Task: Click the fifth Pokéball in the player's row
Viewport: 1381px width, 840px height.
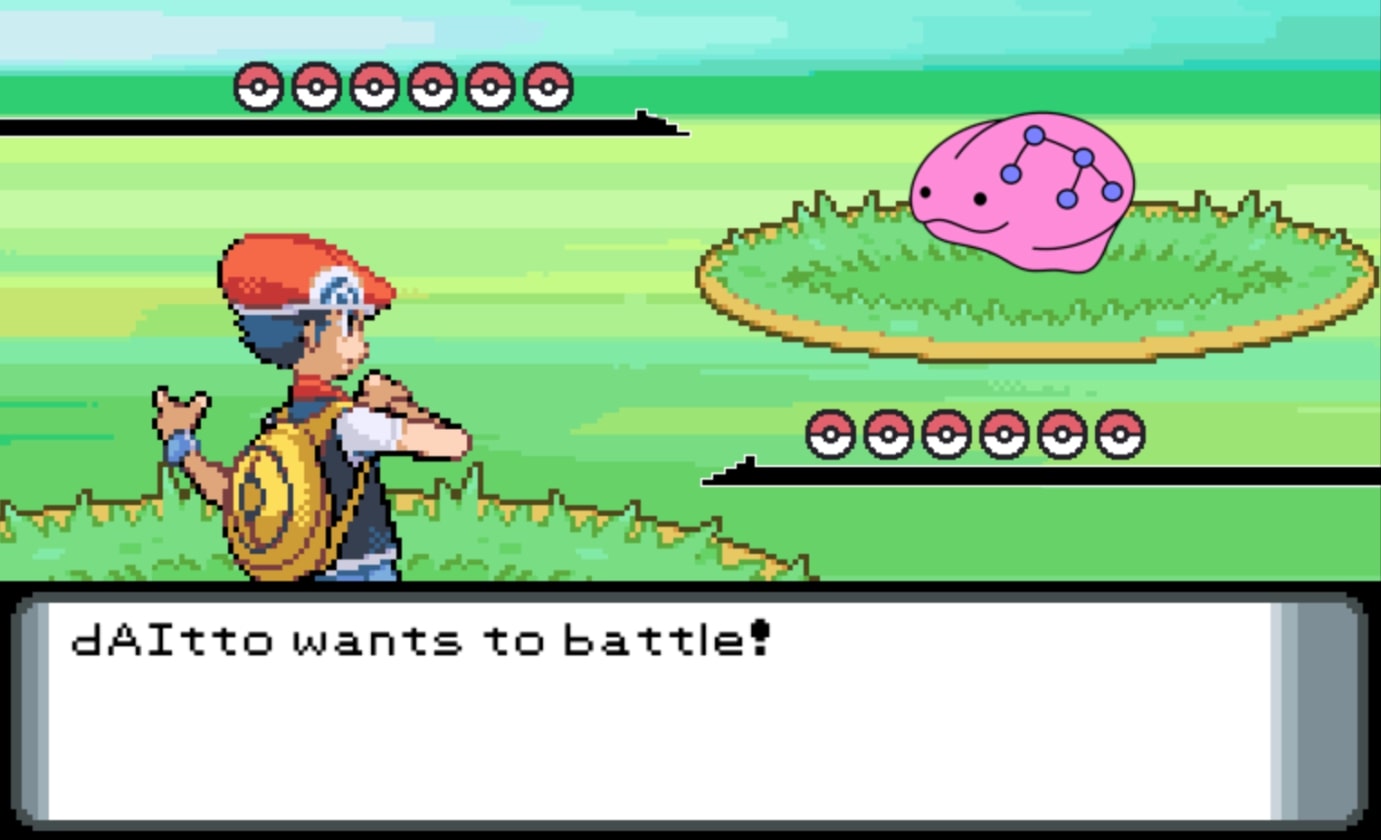Action: pyautogui.click(x=1064, y=436)
